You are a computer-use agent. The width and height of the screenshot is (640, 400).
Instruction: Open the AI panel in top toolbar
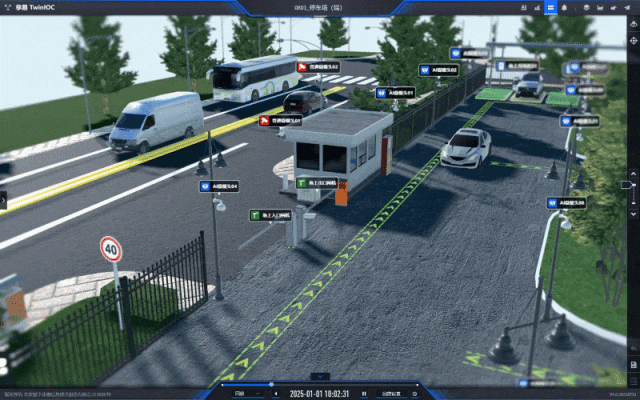click(524, 7)
